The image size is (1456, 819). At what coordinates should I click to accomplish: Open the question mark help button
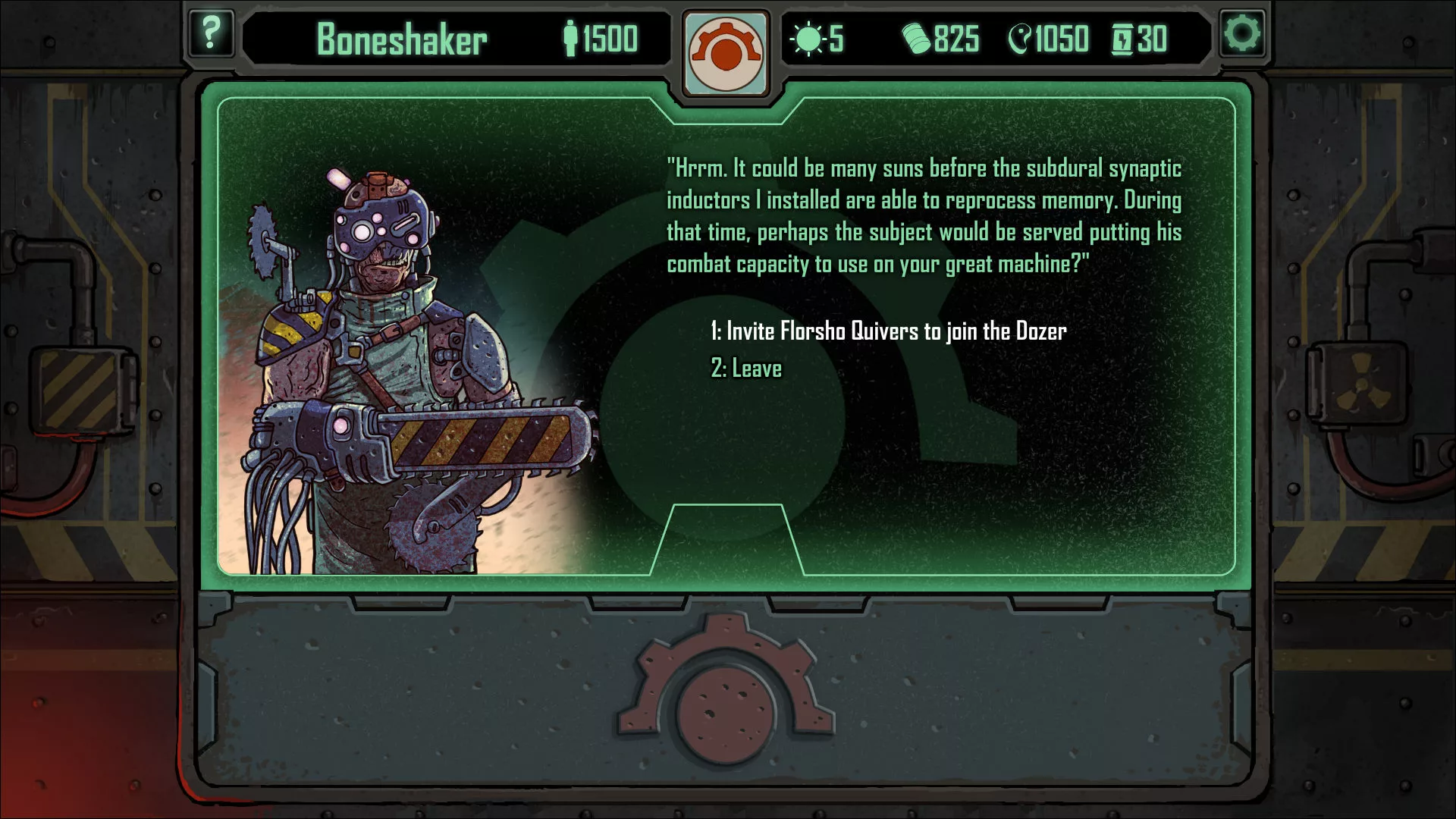[x=210, y=34]
